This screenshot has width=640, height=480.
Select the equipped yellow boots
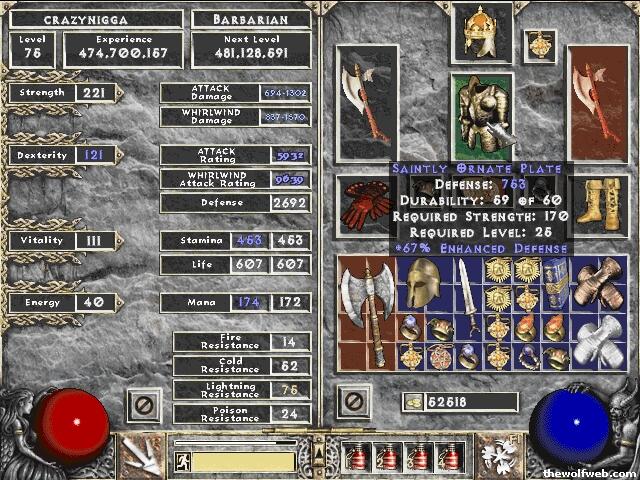coord(598,204)
